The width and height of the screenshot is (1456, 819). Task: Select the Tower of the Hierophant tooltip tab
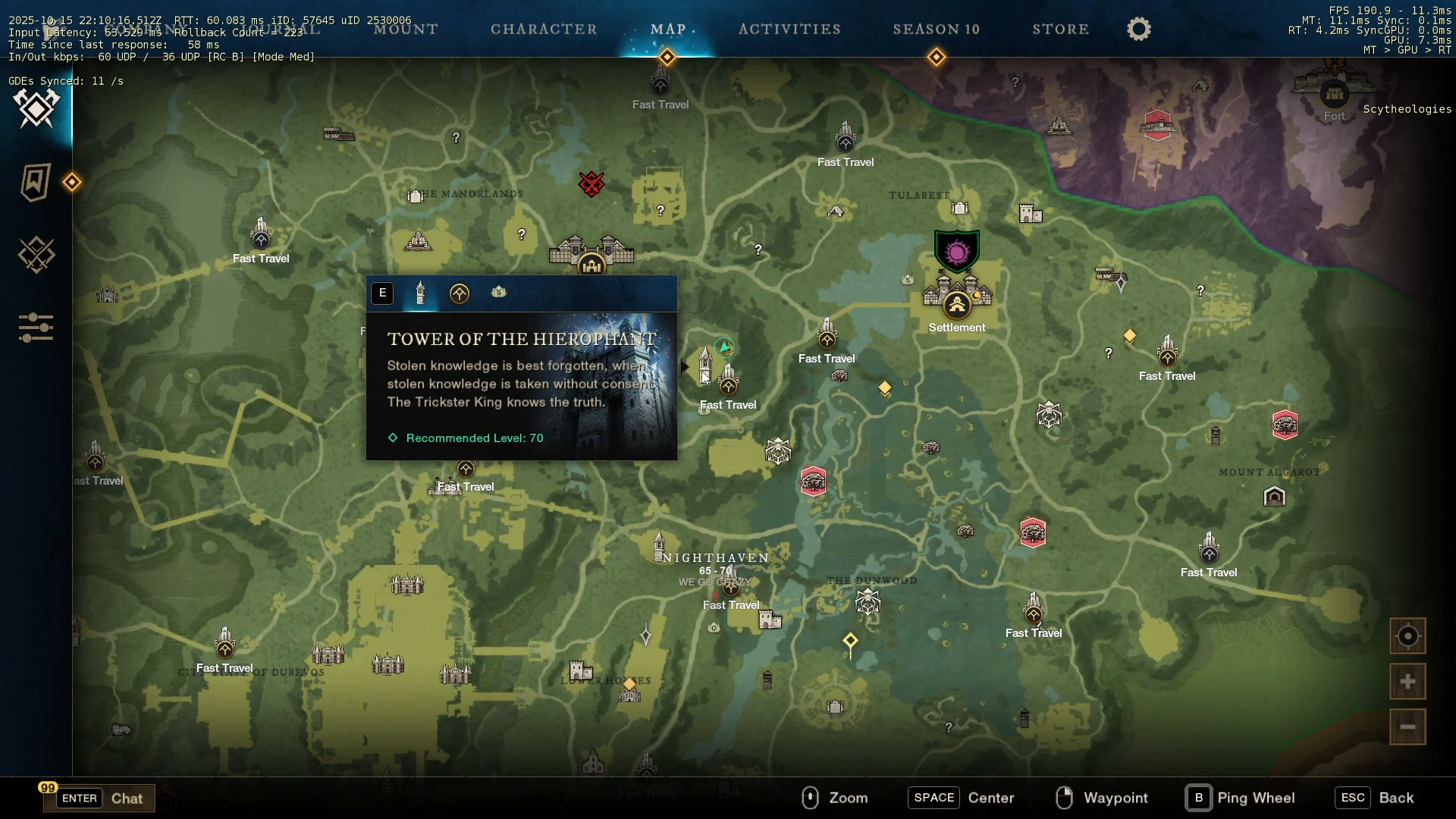[x=421, y=293]
